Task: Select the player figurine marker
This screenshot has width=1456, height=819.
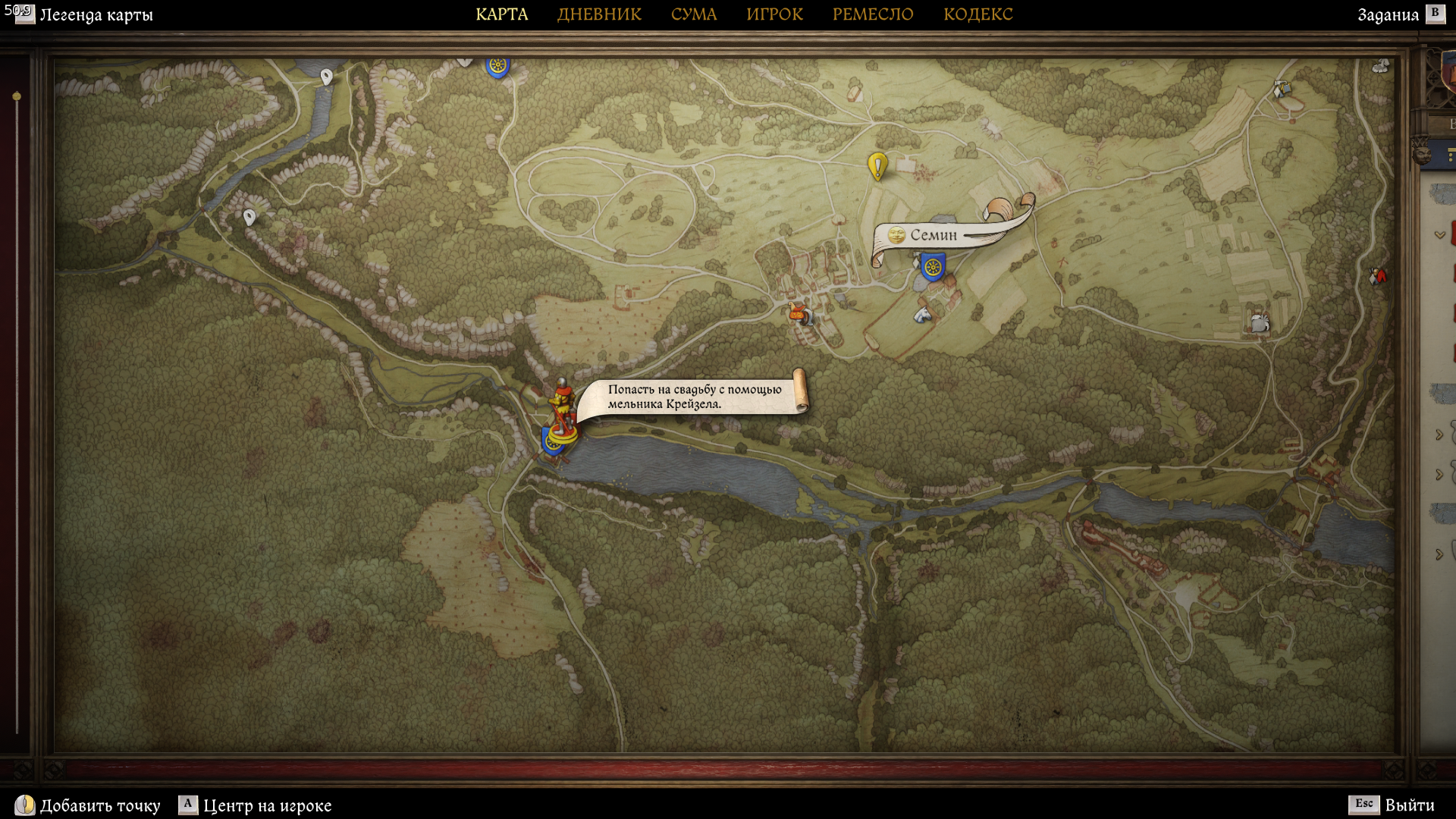Action: point(562,410)
